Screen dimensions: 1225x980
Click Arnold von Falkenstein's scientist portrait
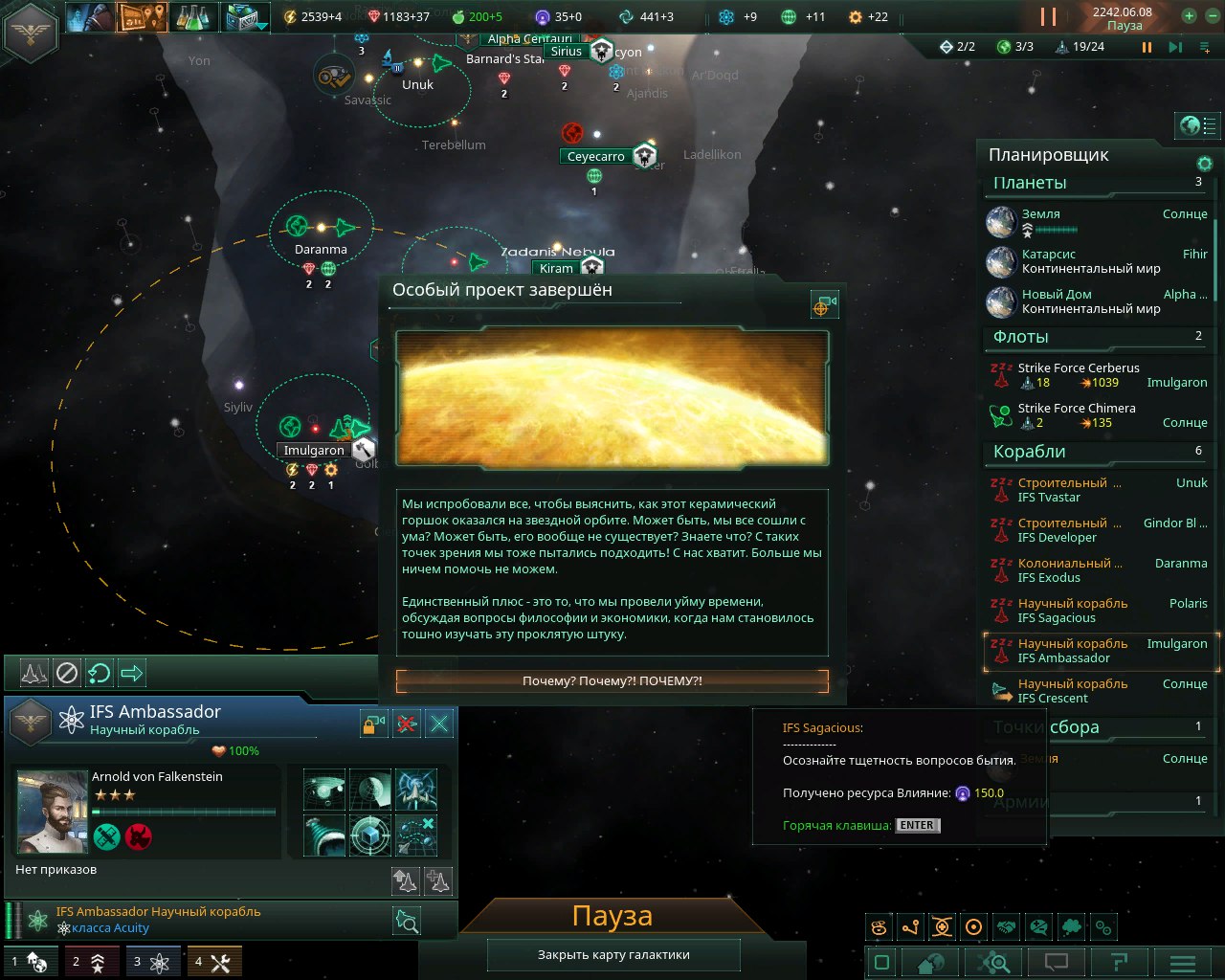tap(53, 812)
